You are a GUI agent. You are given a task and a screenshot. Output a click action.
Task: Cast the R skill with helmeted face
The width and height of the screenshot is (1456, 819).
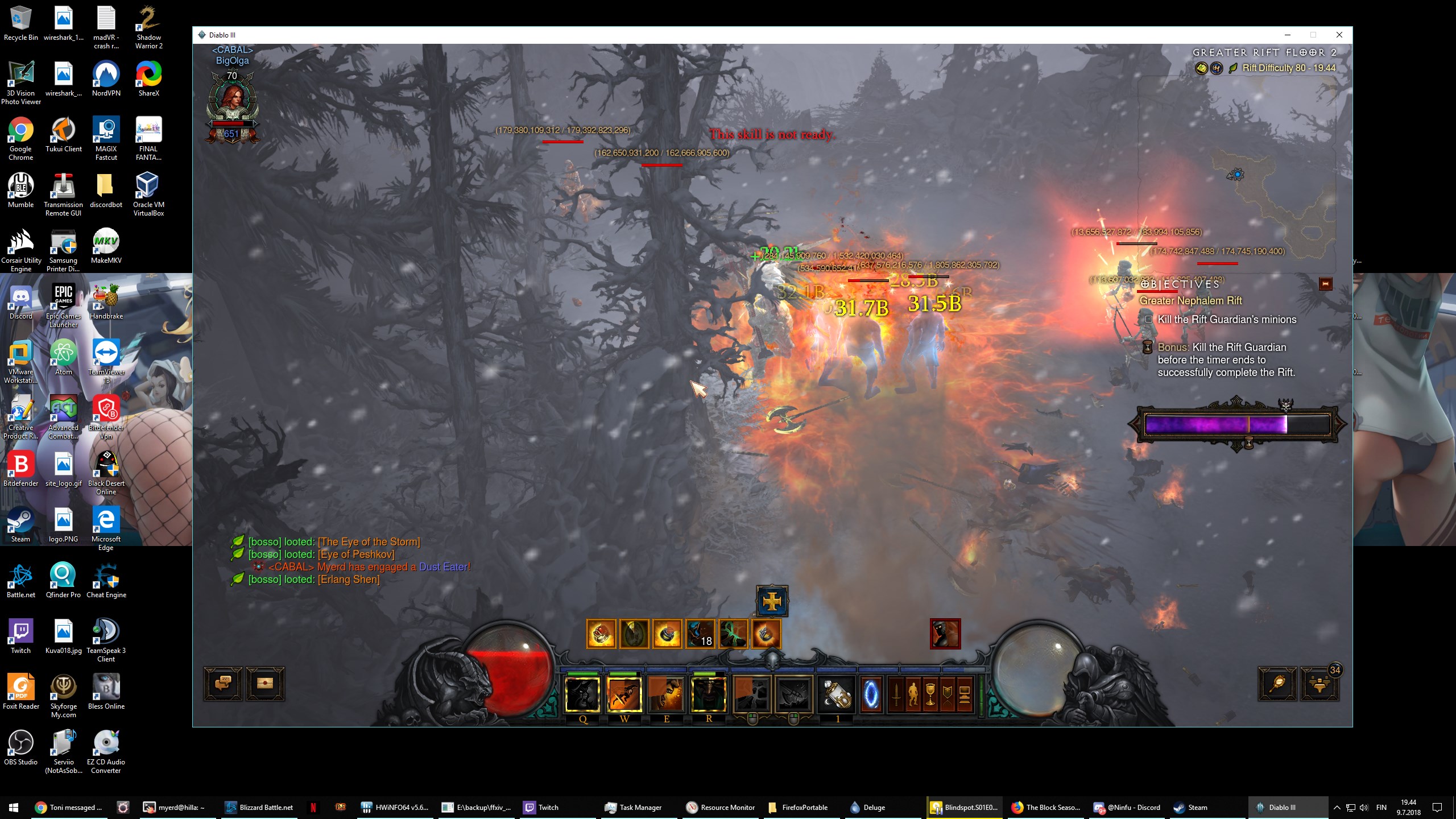tap(708, 694)
